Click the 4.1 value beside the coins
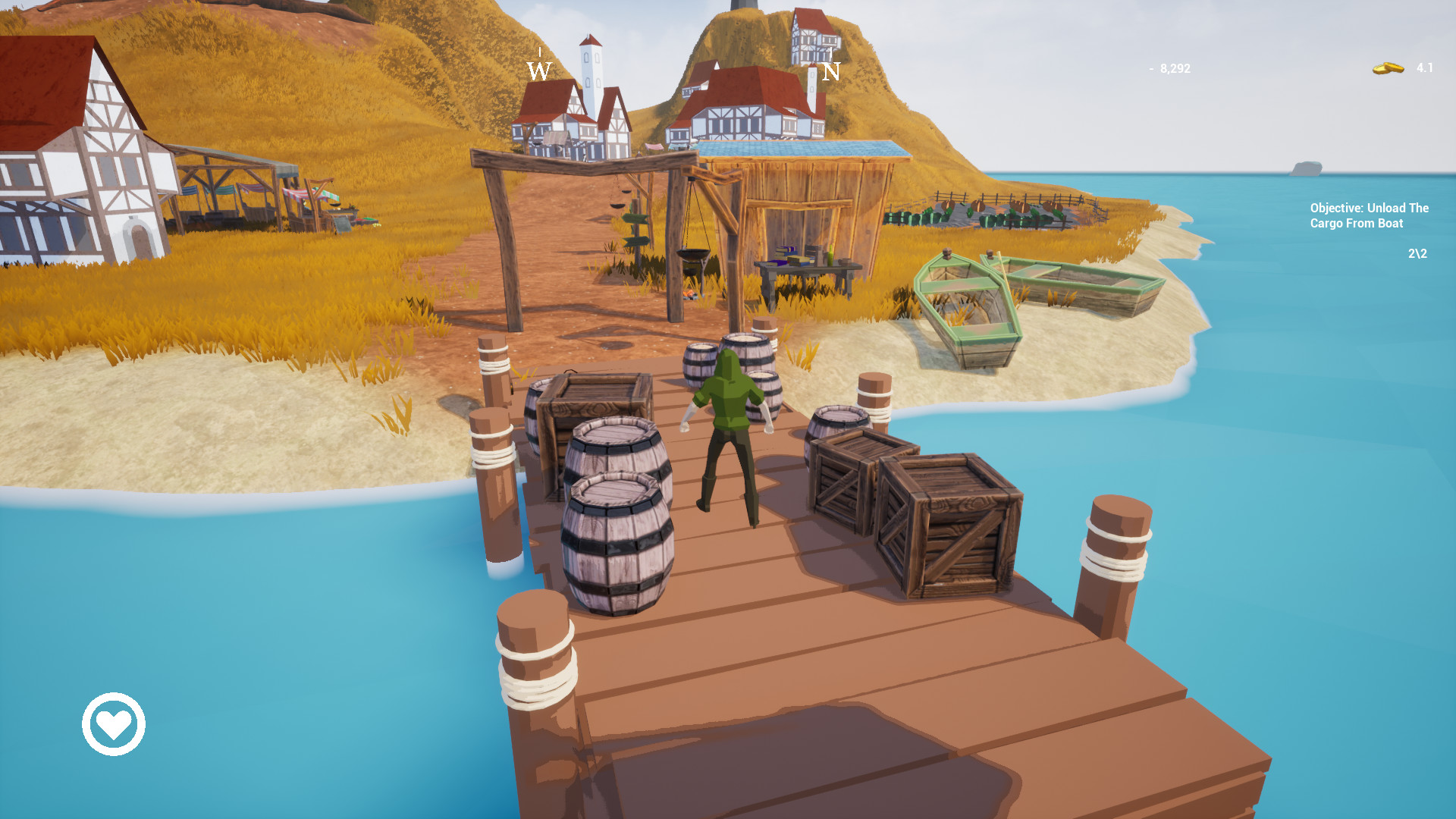This screenshot has width=1456, height=819. pos(1426,68)
